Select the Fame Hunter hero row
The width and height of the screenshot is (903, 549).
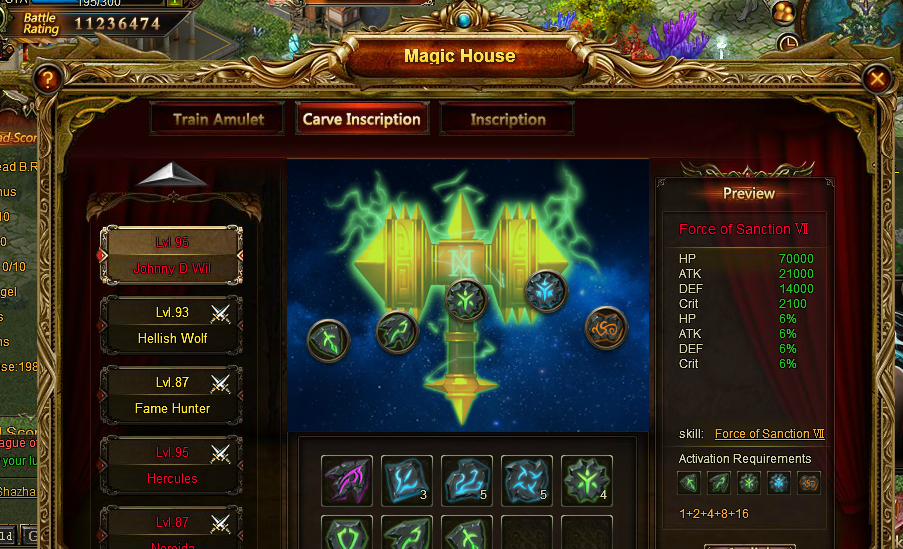pyautogui.click(x=172, y=396)
